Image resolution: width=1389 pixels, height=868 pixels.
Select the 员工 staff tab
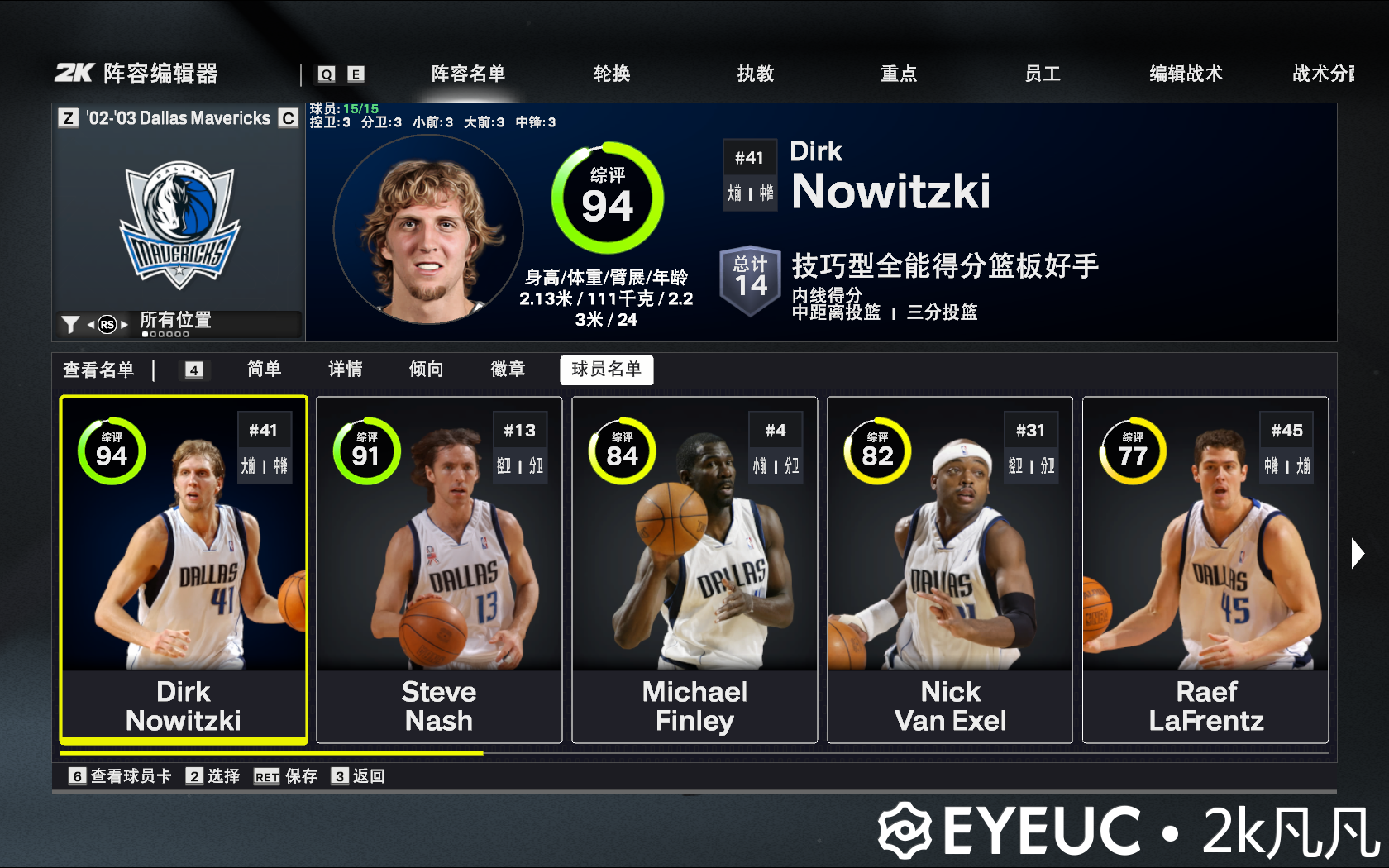click(x=1043, y=74)
